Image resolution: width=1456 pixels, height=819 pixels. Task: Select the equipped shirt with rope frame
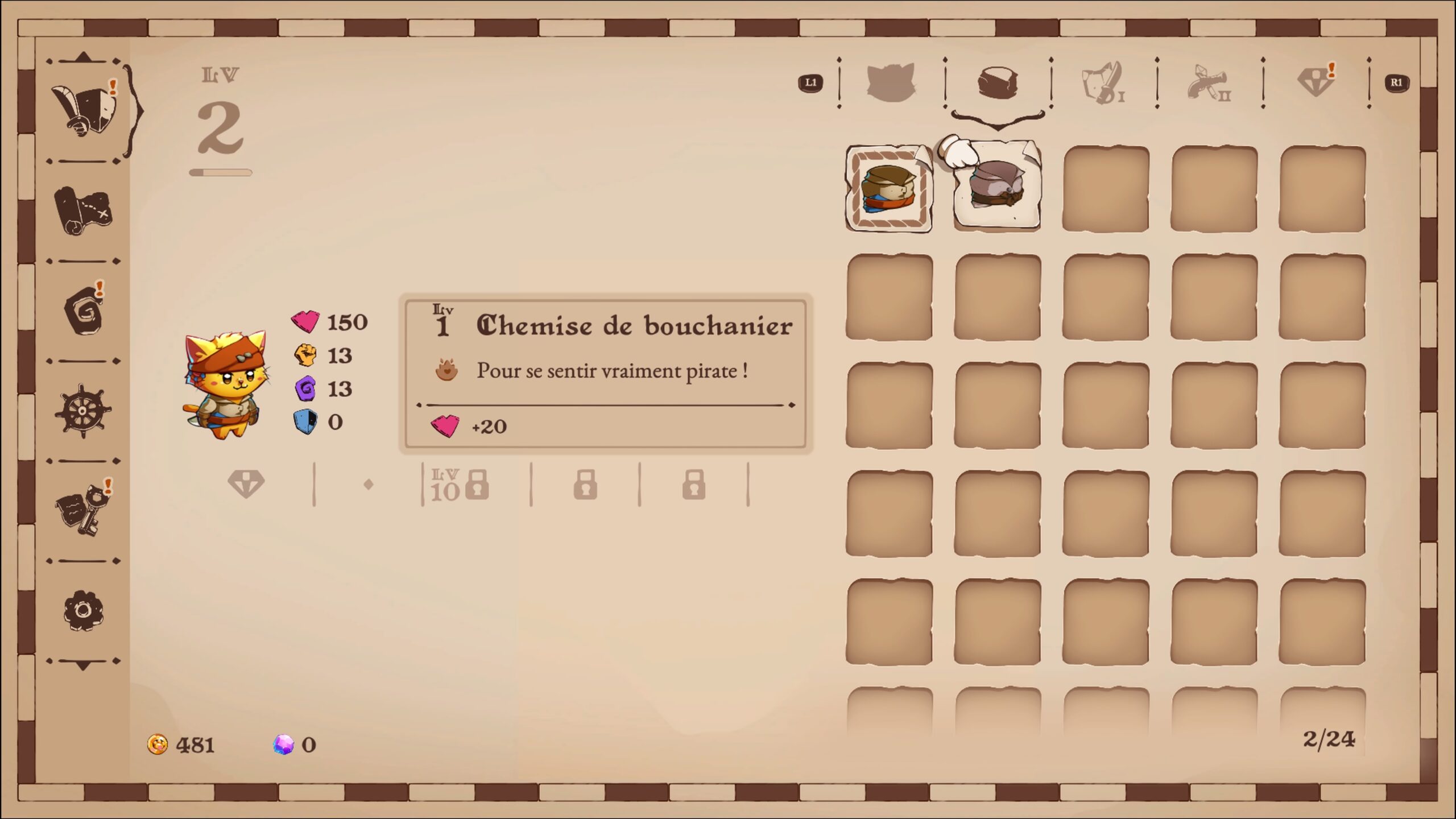pyautogui.click(x=889, y=189)
